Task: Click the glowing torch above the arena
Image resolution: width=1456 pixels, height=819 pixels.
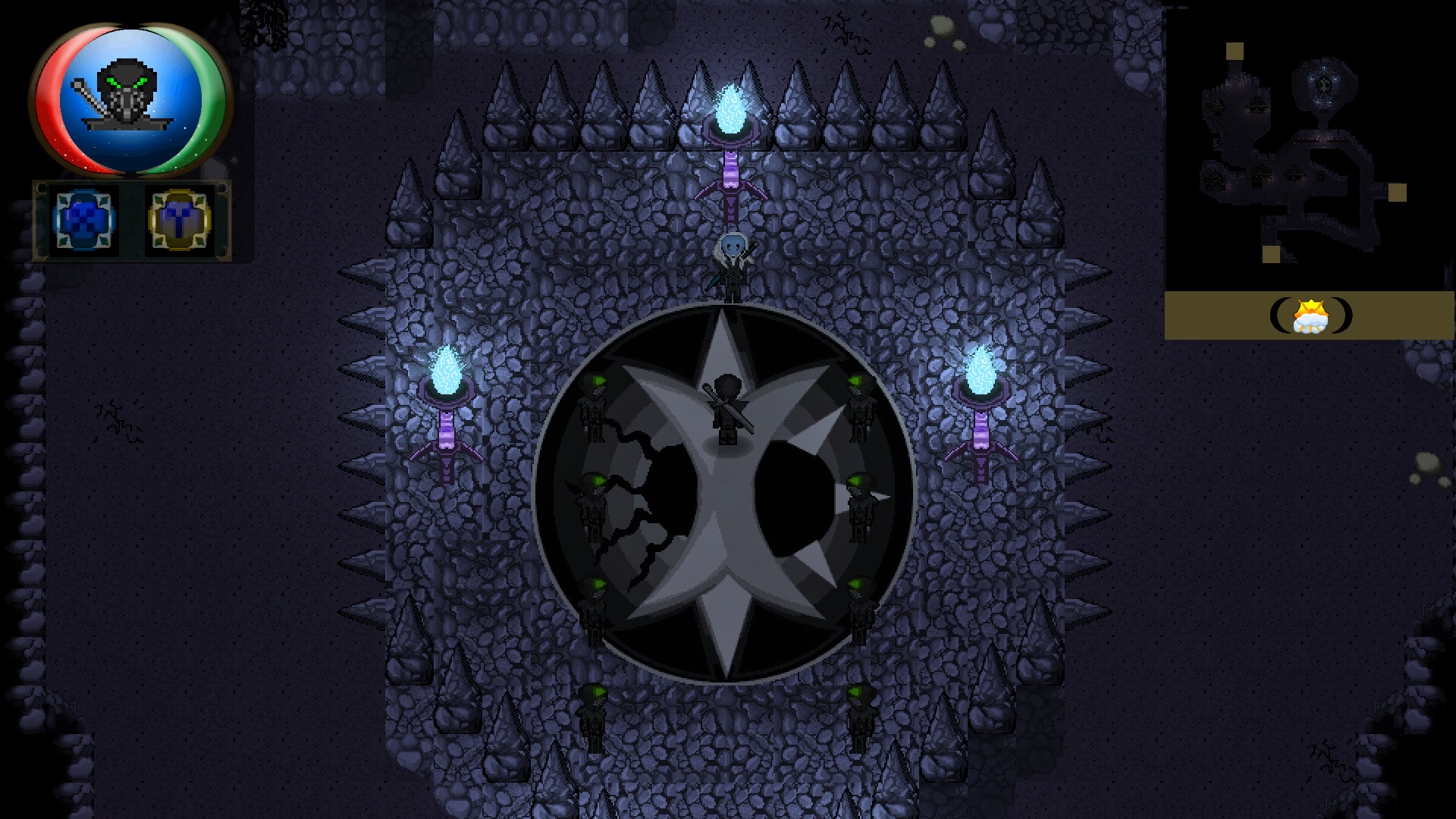Action: [732, 106]
